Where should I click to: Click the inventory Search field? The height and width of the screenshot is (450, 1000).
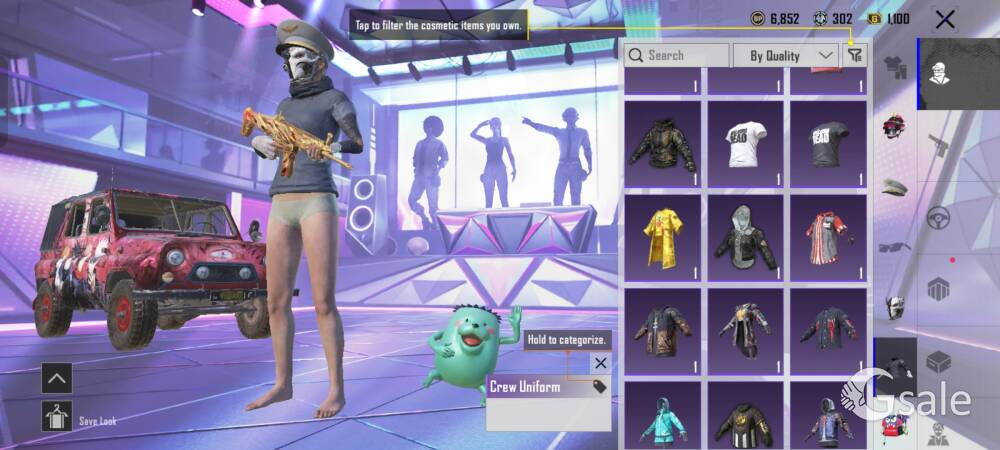tap(677, 55)
